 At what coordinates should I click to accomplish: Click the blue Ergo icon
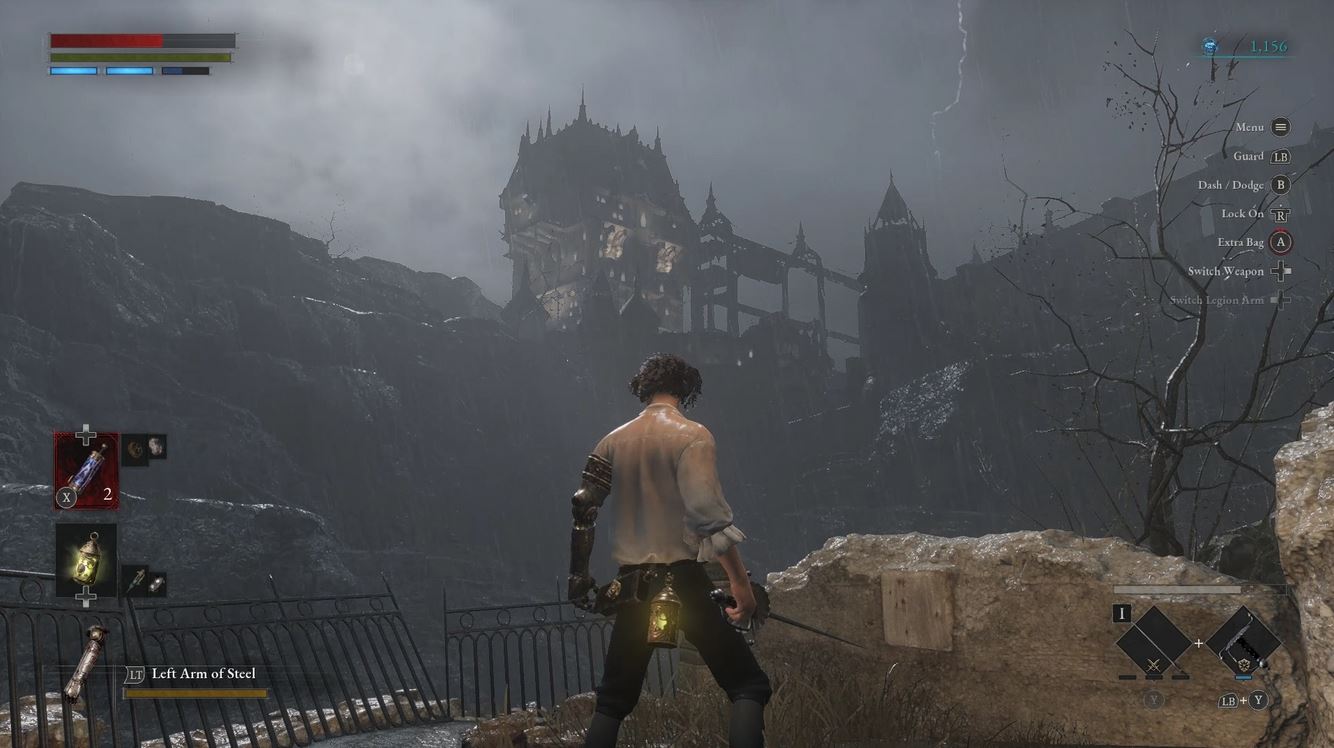(1211, 46)
